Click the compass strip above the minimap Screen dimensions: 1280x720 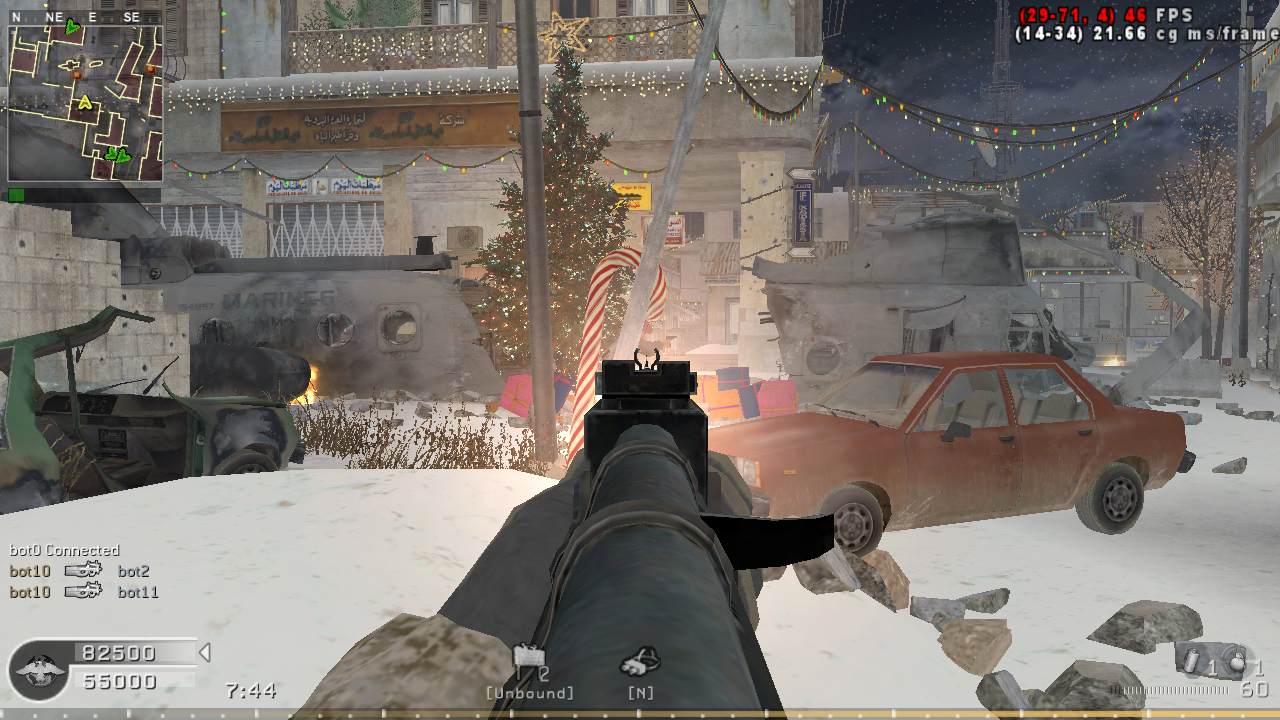85,17
